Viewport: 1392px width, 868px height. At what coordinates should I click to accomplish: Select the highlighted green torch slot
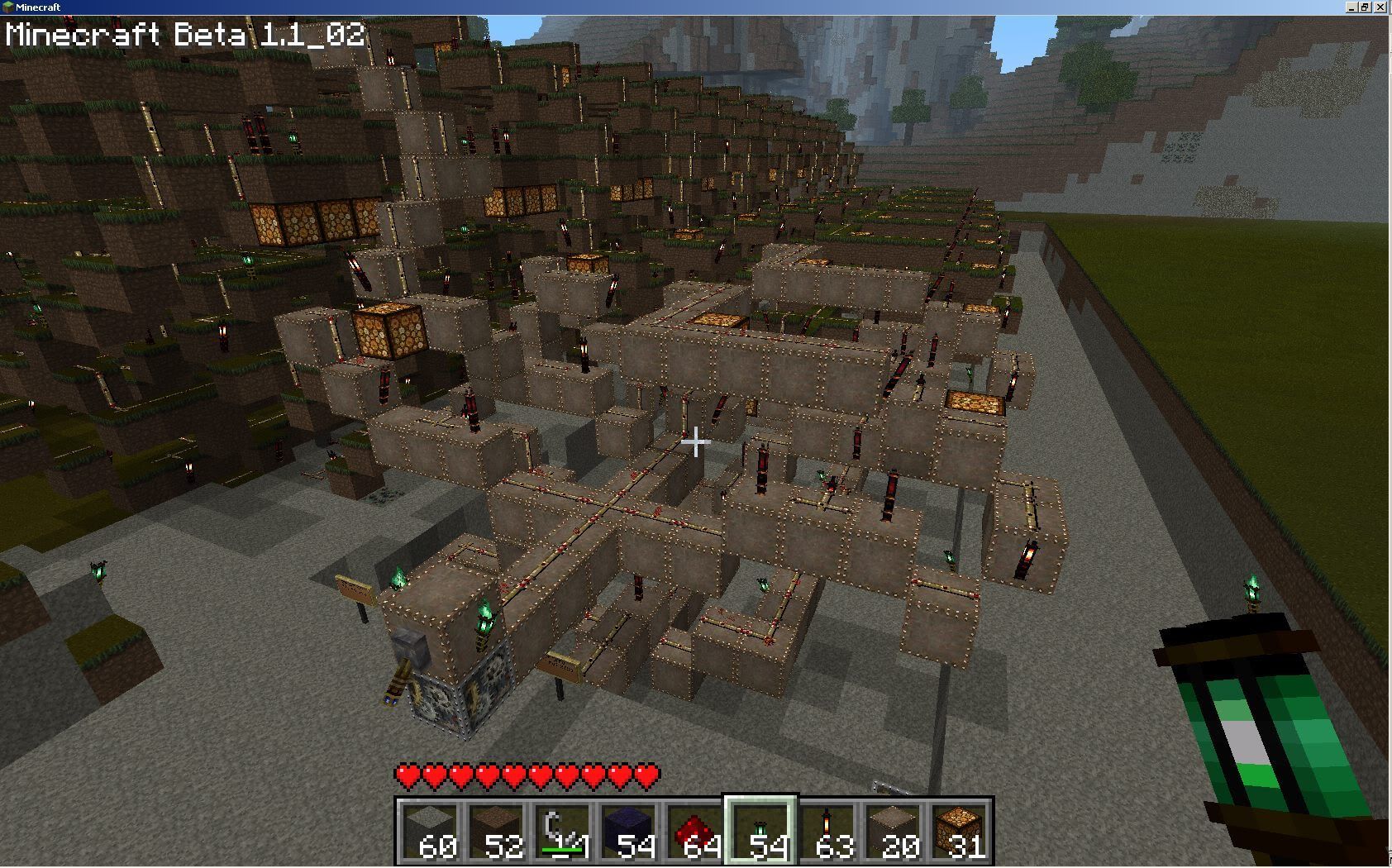point(761,831)
